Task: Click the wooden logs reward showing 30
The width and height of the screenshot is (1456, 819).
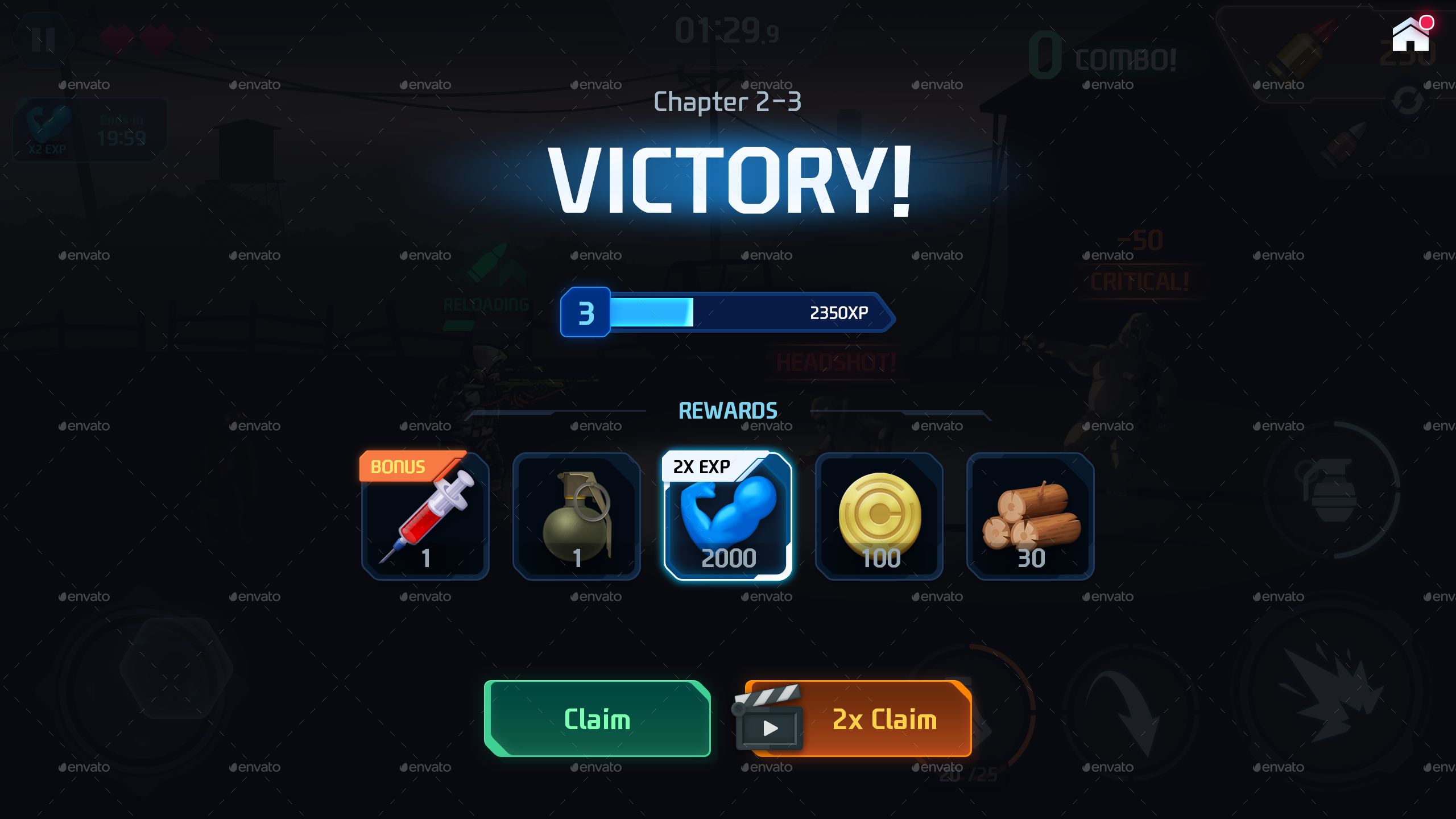Action: tap(1031, 518)
